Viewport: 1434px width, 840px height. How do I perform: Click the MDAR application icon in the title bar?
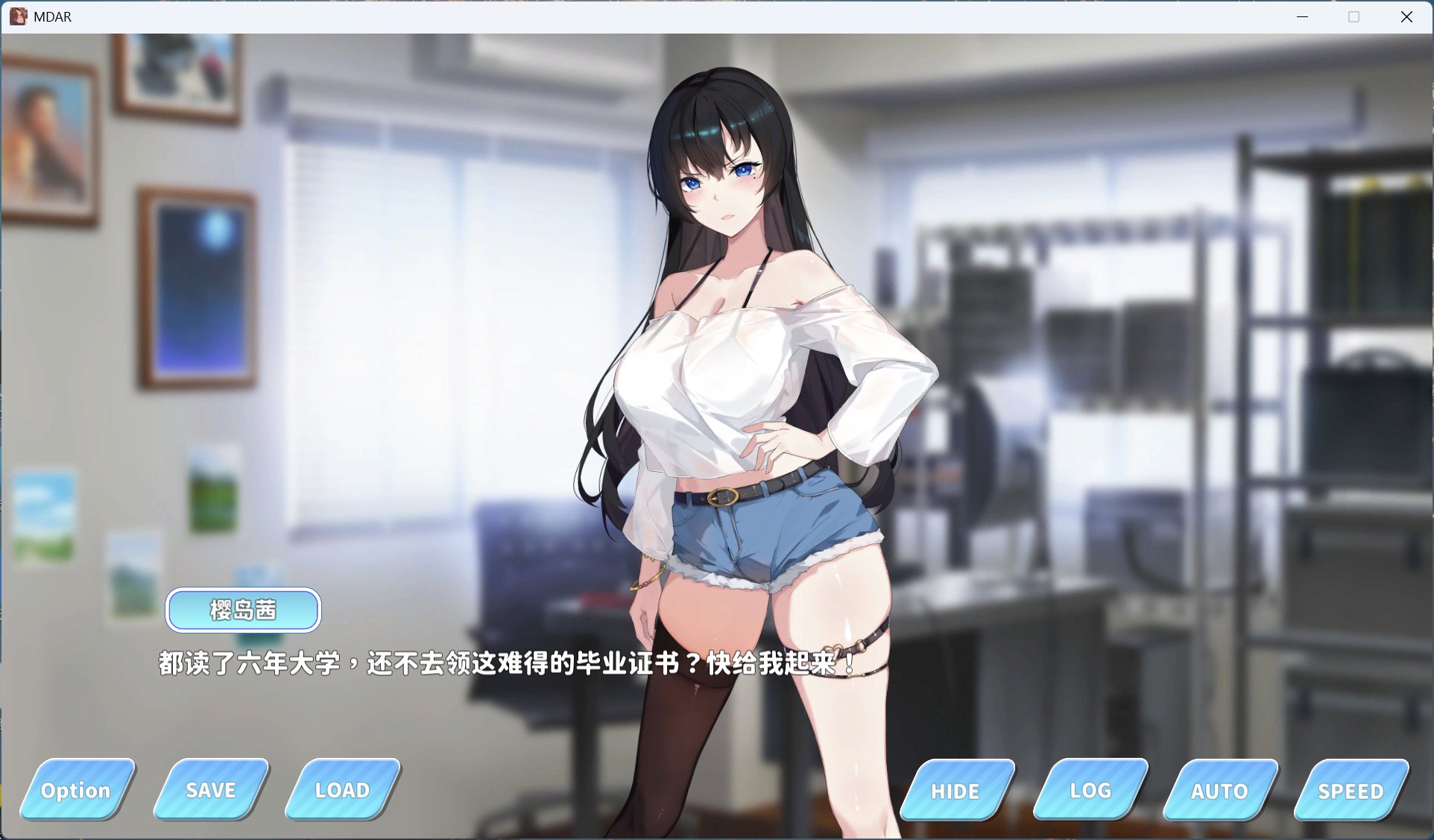coord(19,16)
